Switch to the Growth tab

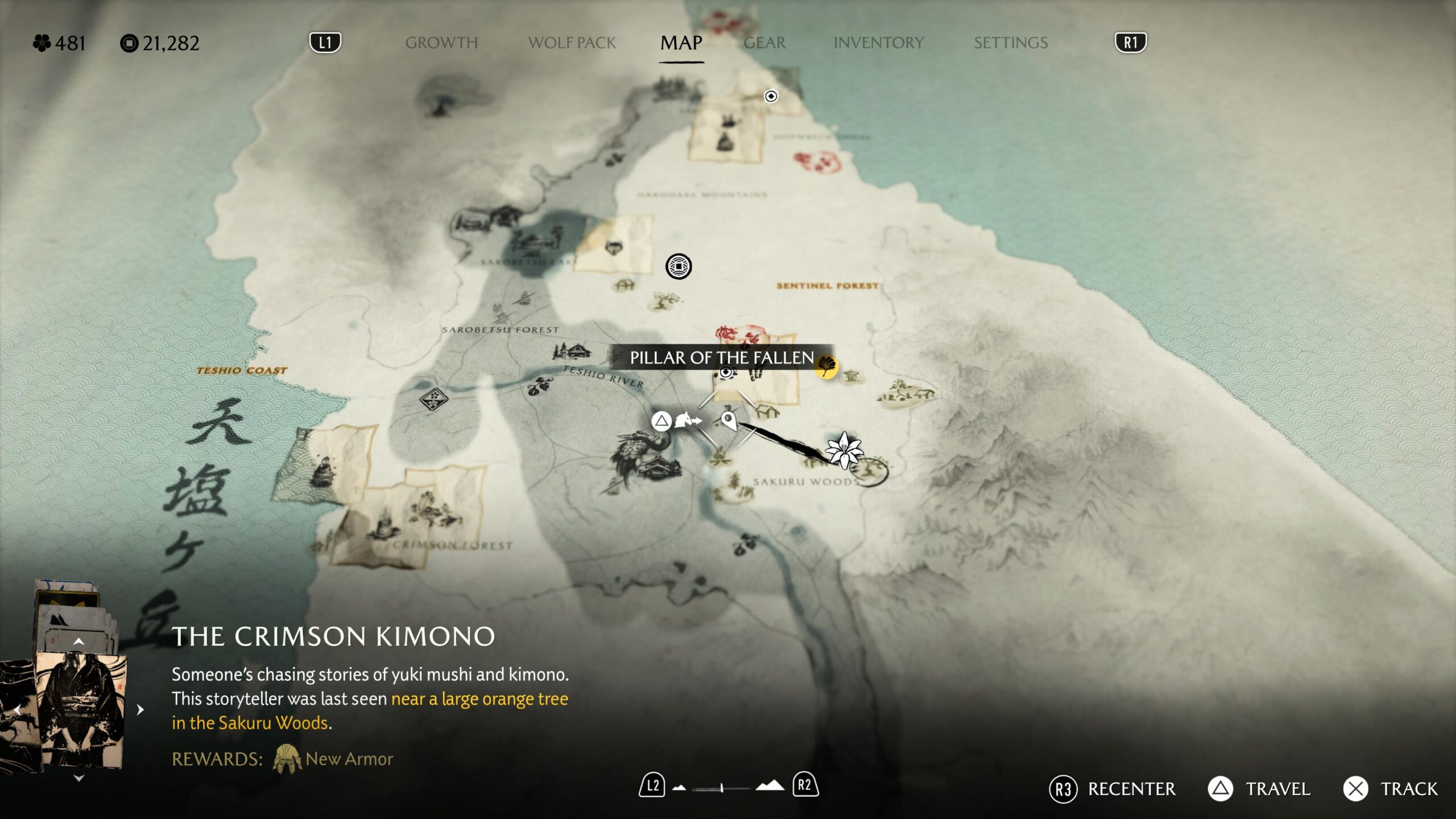pos(441,43)
